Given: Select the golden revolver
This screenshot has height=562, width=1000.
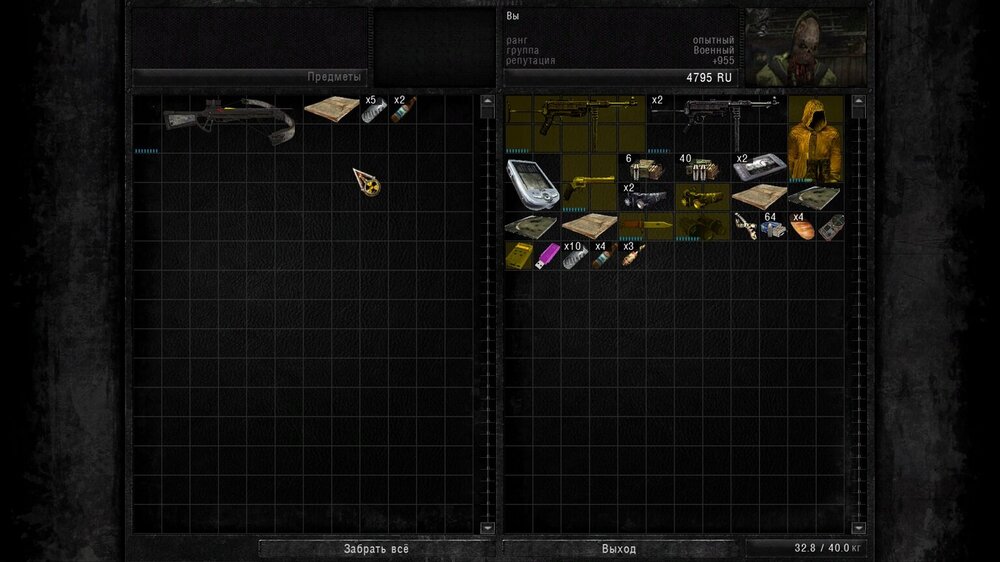Looking at the screenshot, I should click(x=589, y=183).
